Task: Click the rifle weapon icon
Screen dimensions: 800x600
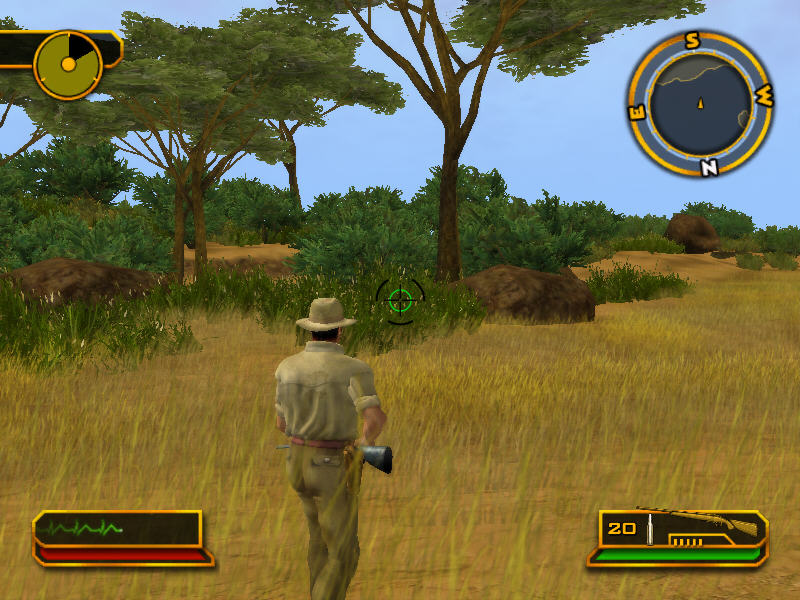Action: (704, 522)
